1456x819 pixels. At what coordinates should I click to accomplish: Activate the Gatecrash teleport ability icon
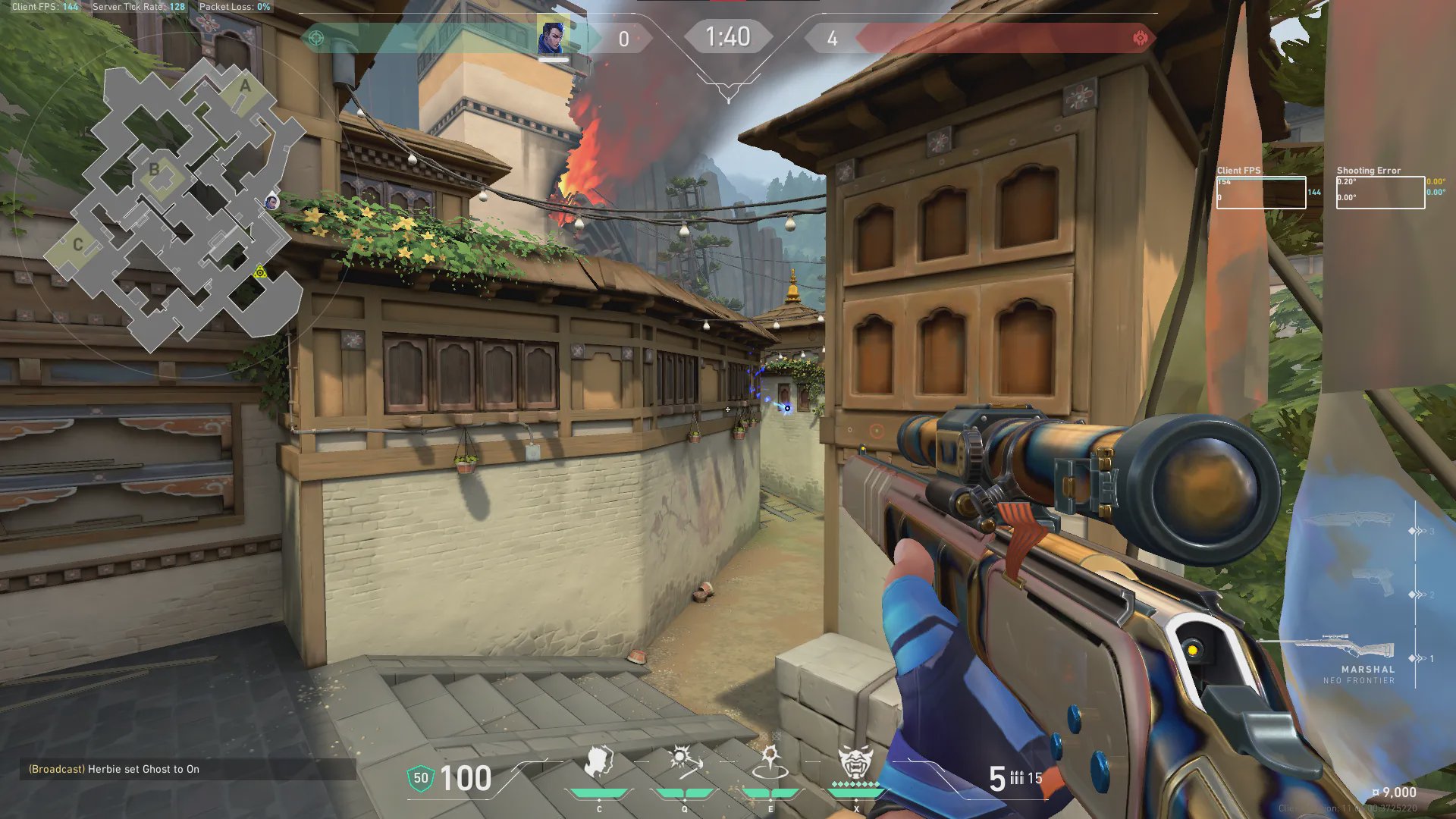770,762
